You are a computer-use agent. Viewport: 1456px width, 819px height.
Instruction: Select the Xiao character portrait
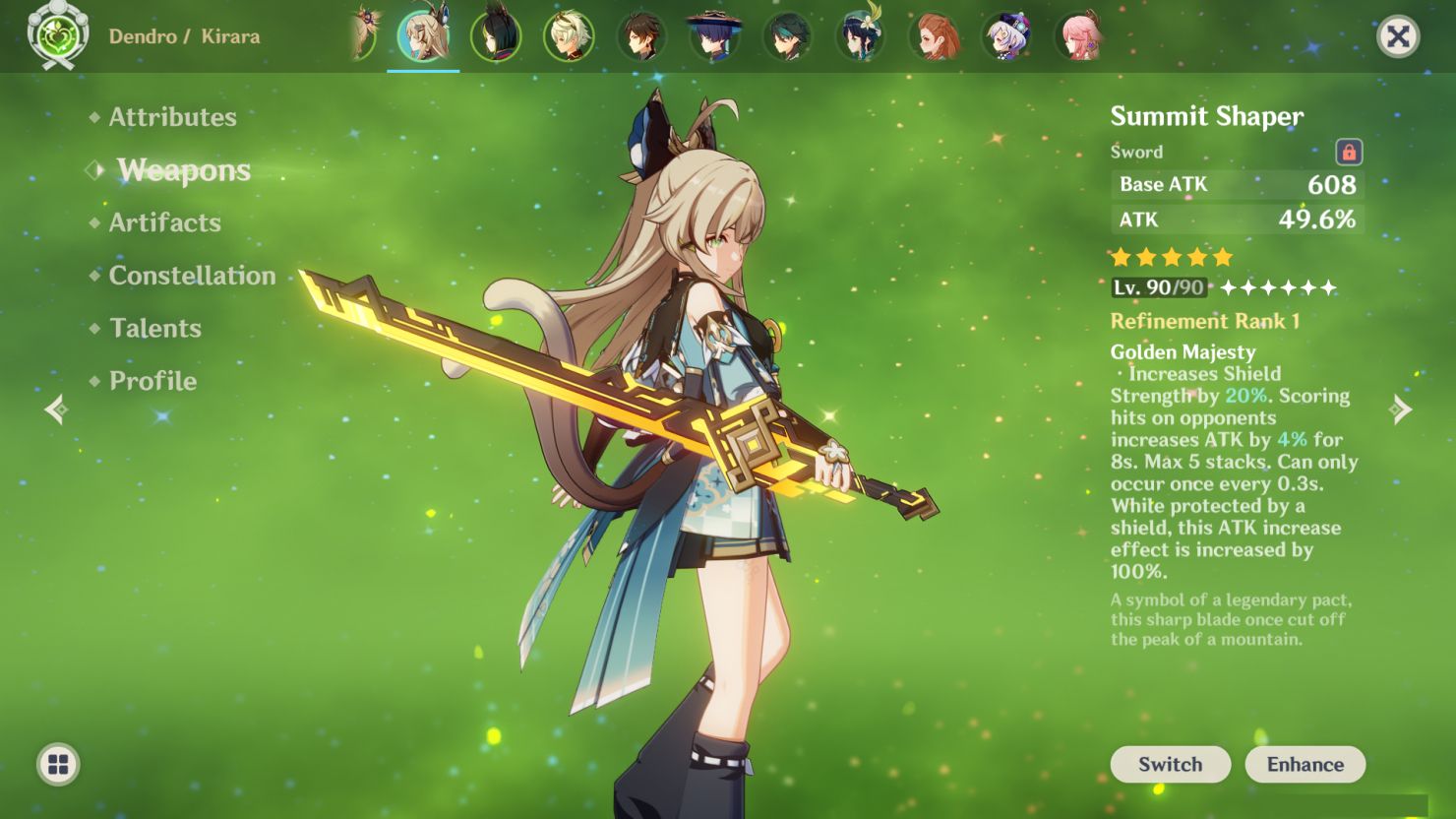tap(788, 36)
